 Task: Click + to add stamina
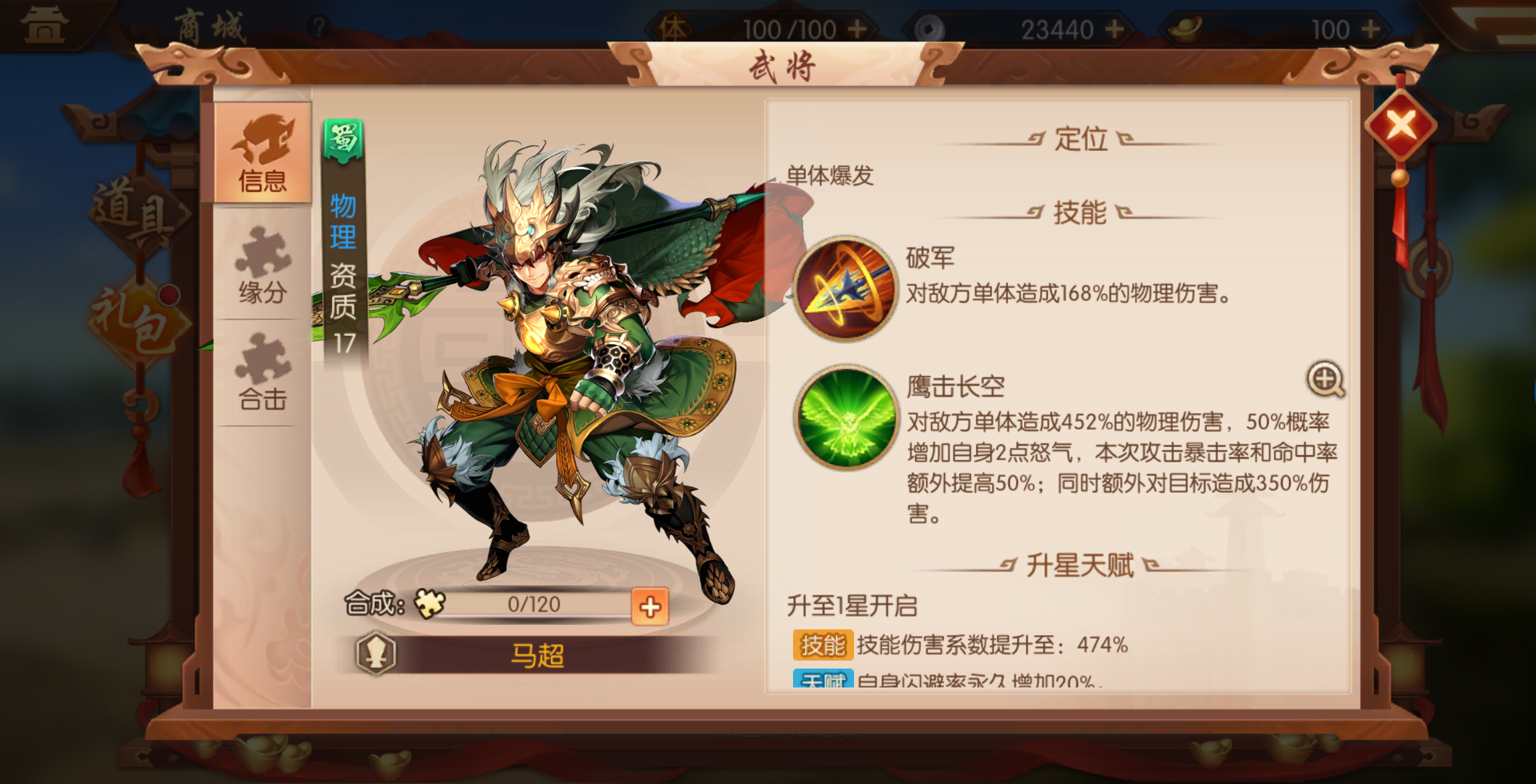pyautogui.click(x=858, y=28)
